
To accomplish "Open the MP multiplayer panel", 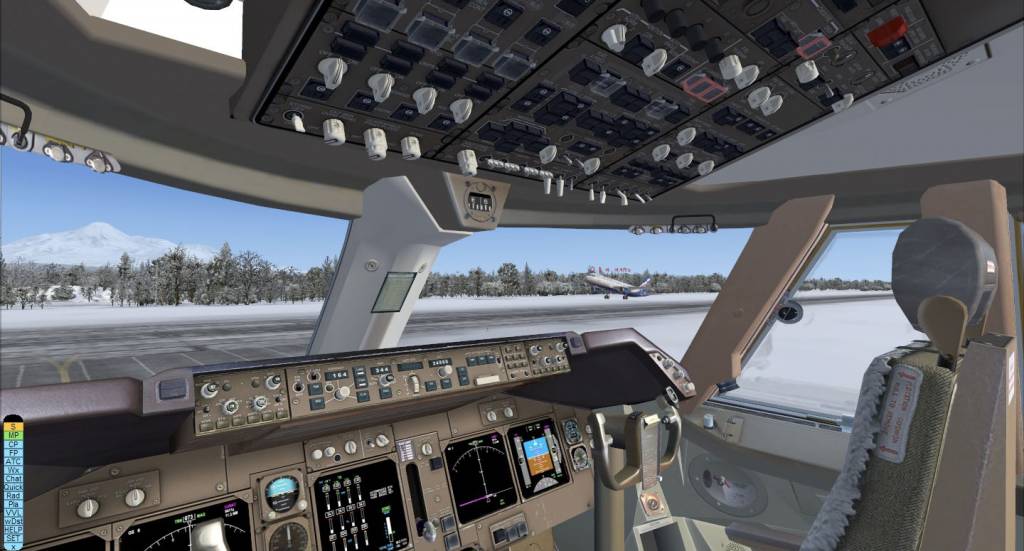I will pos(12,435).
